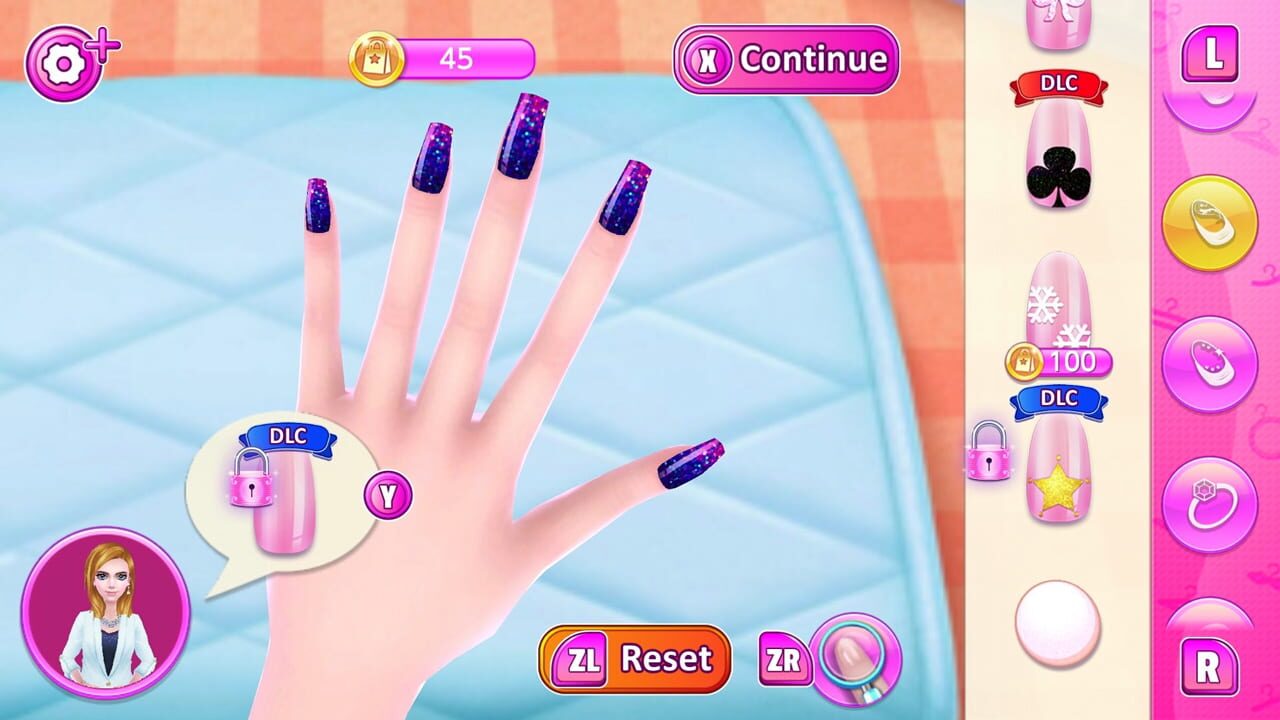
Task: Select the golden star DLC nail design
Action: pos(1062,470)
